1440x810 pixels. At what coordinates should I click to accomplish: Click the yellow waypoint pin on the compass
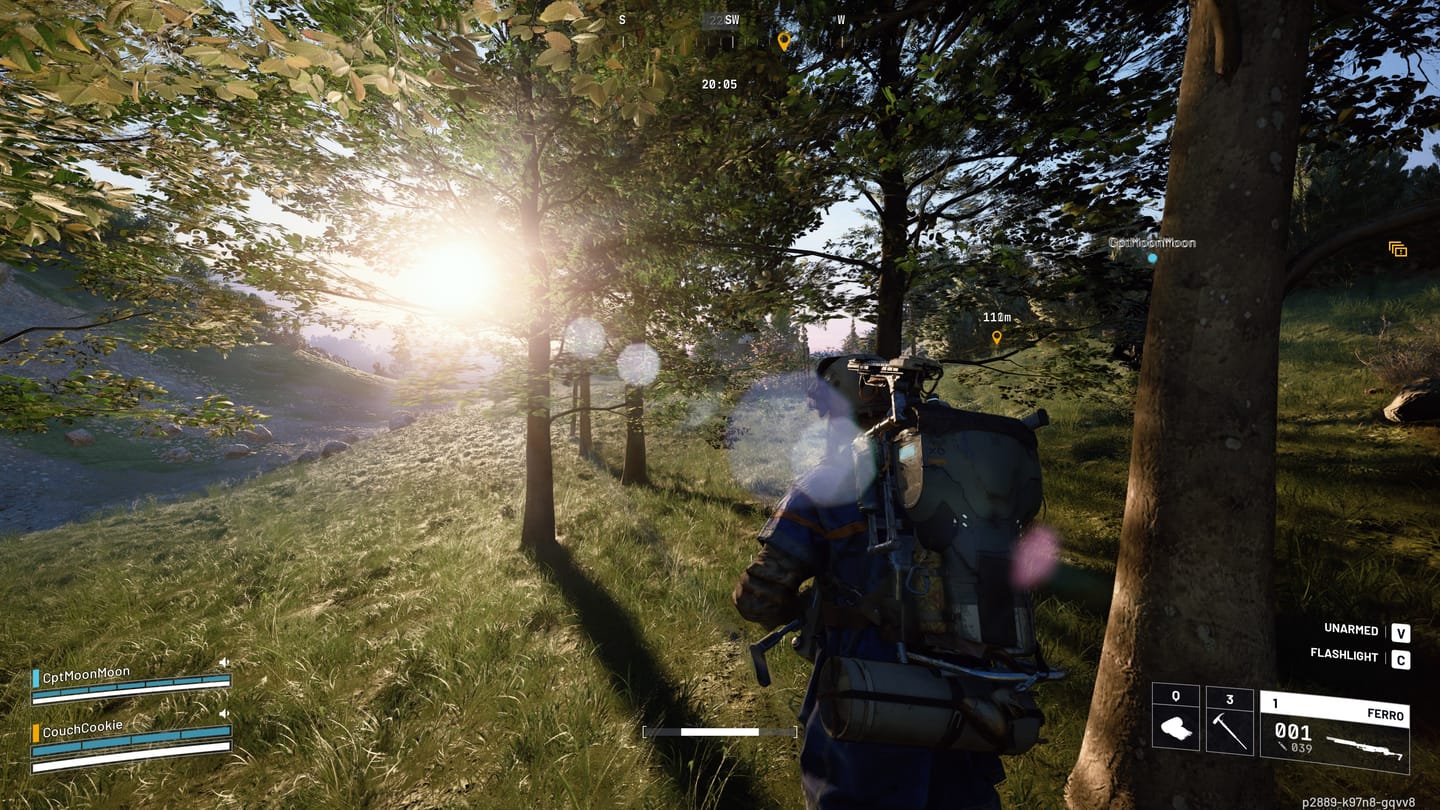784,41
